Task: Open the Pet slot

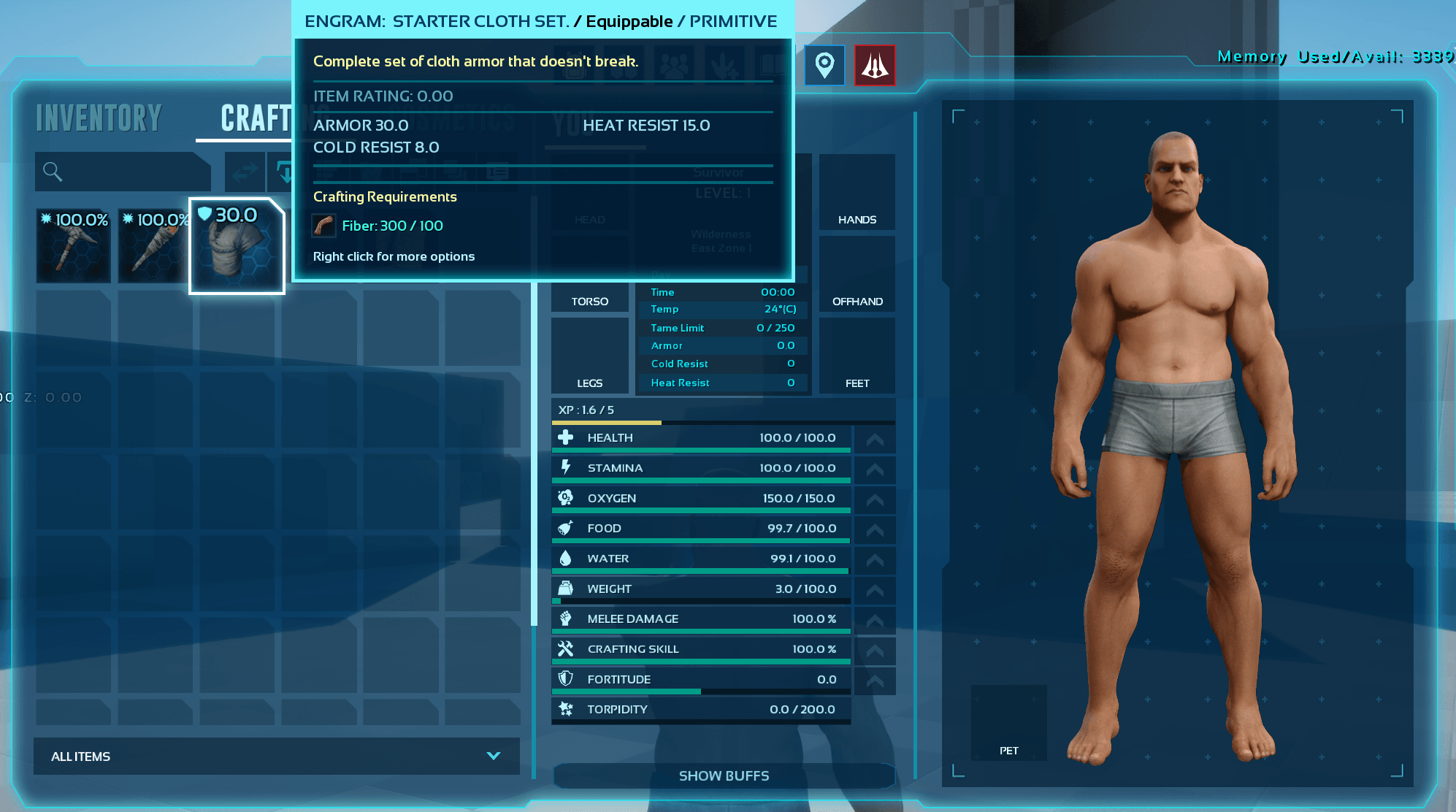Action: point(1008,723)
